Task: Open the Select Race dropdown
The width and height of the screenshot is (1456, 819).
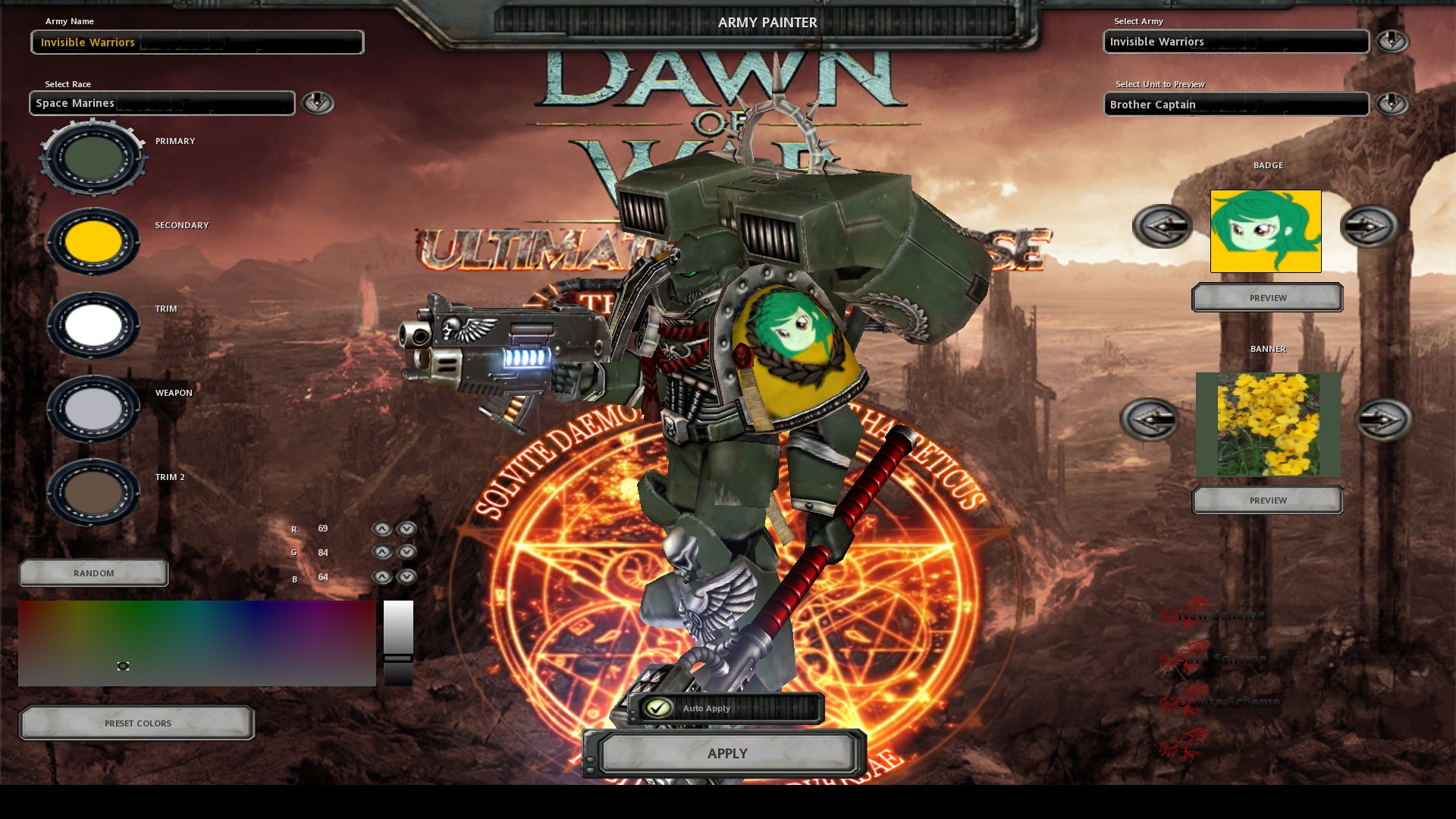Action: tap(318, 103)
